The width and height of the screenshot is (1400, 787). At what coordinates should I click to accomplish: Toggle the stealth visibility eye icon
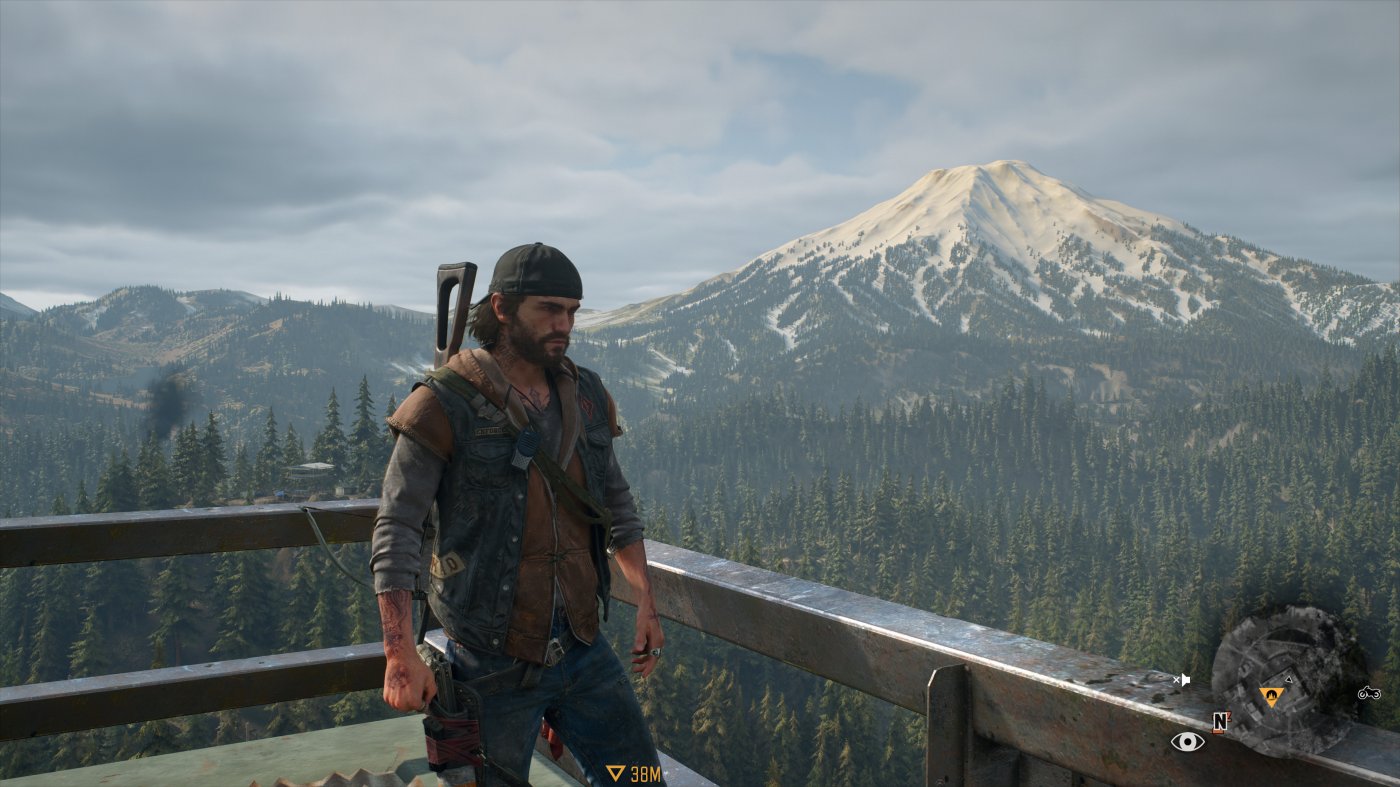coord(1188,741)
